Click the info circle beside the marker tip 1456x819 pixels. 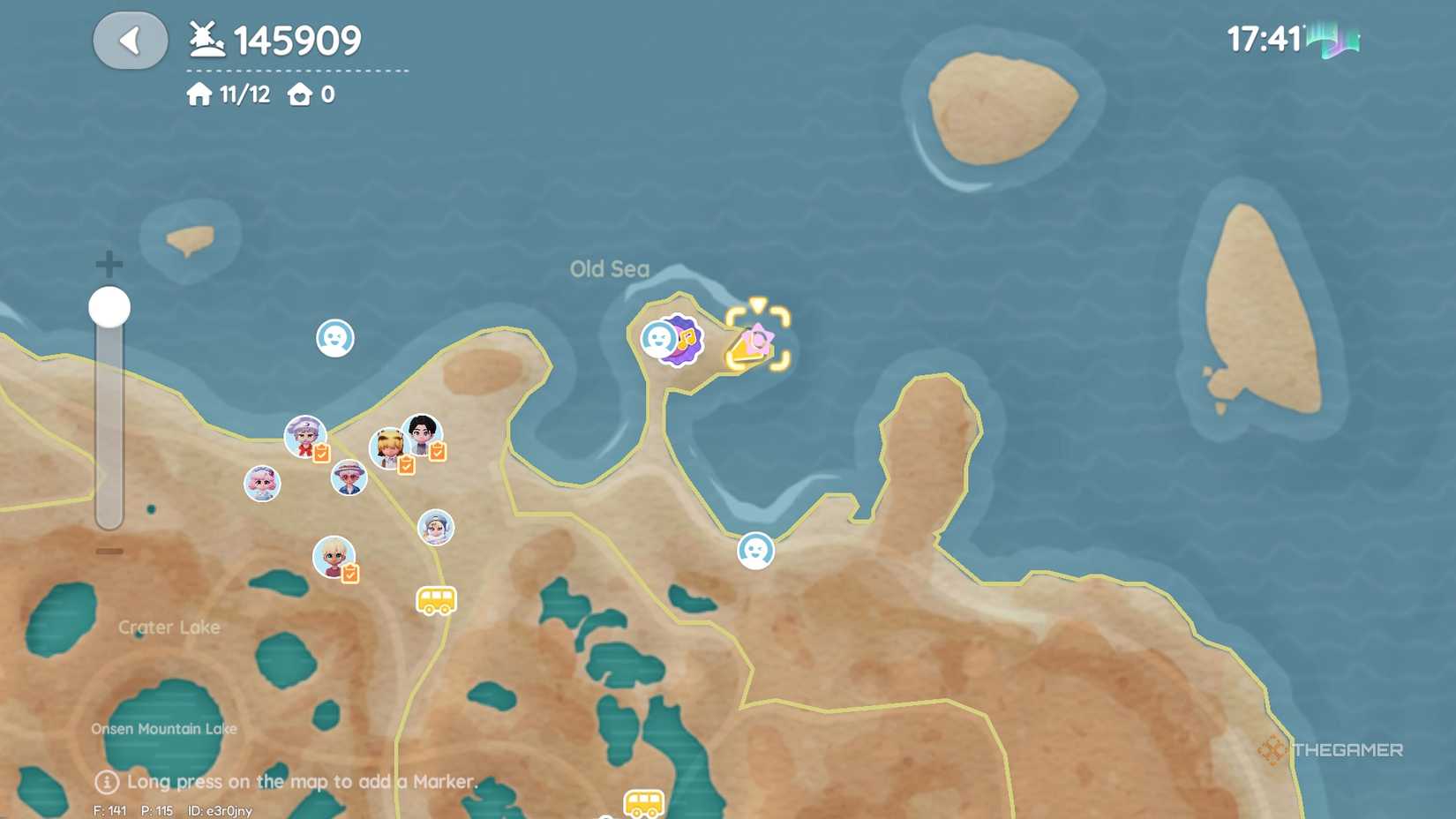106,782
